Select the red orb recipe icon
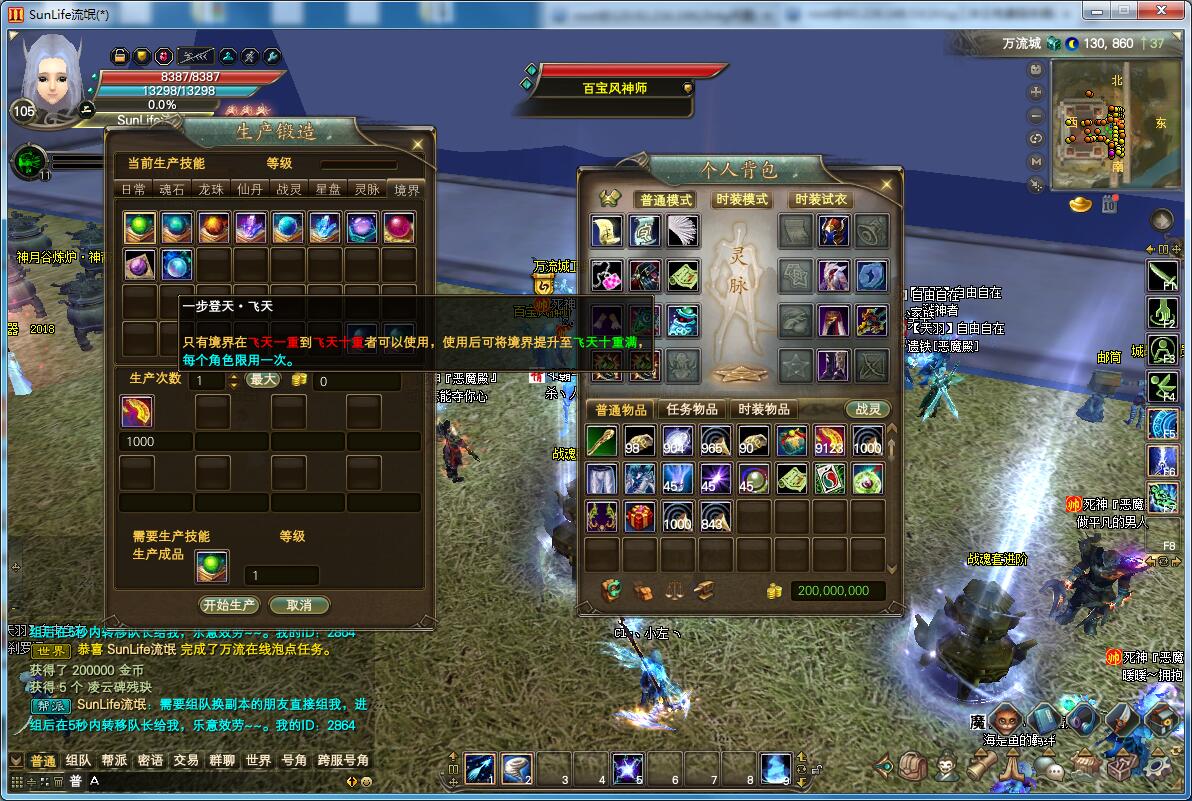This screenshot has width=1192, height=801. pyautogui.click(x=214, y=228)
